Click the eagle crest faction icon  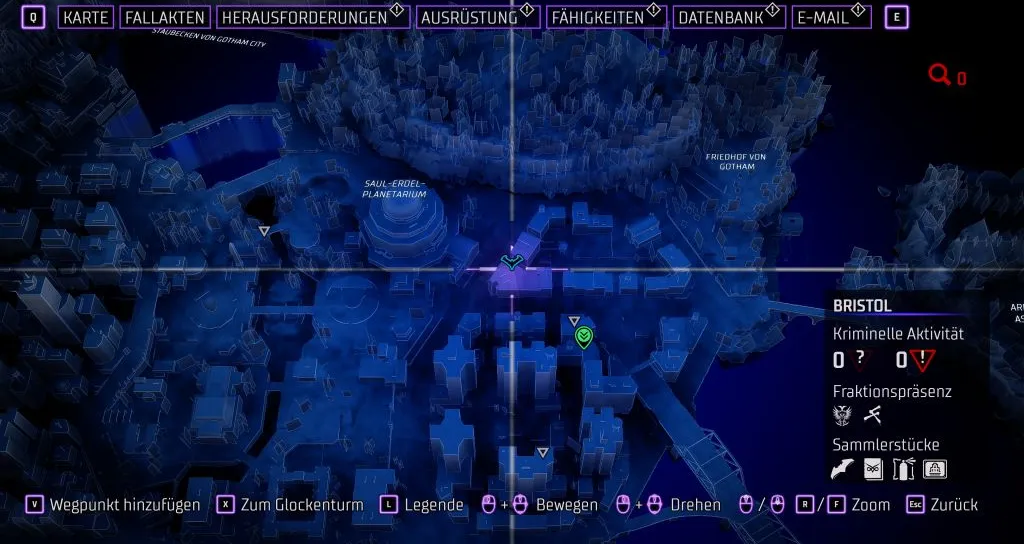(x=842, y=415)
